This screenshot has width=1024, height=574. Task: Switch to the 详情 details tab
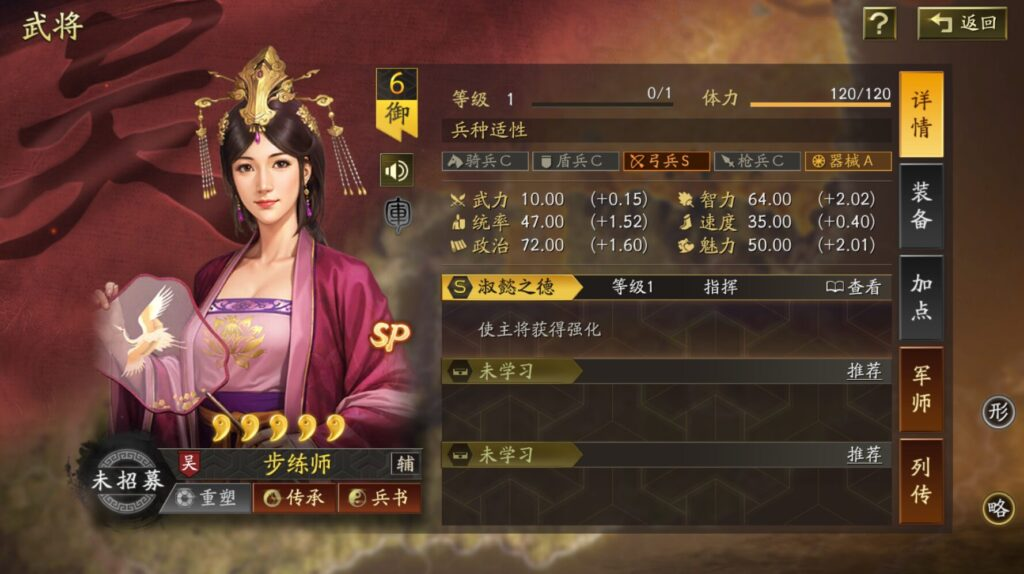tap(920, 114)
